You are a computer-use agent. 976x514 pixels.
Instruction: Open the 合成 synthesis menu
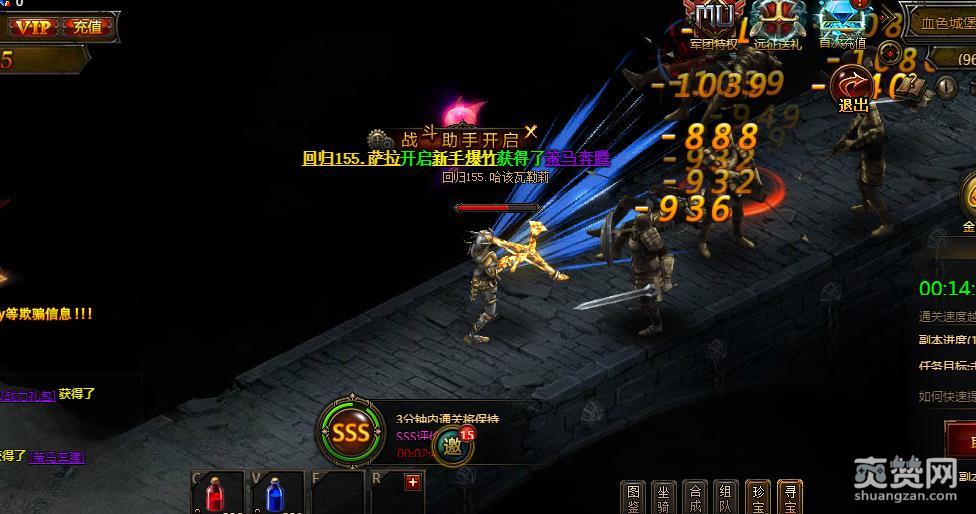tap(695, 497)
